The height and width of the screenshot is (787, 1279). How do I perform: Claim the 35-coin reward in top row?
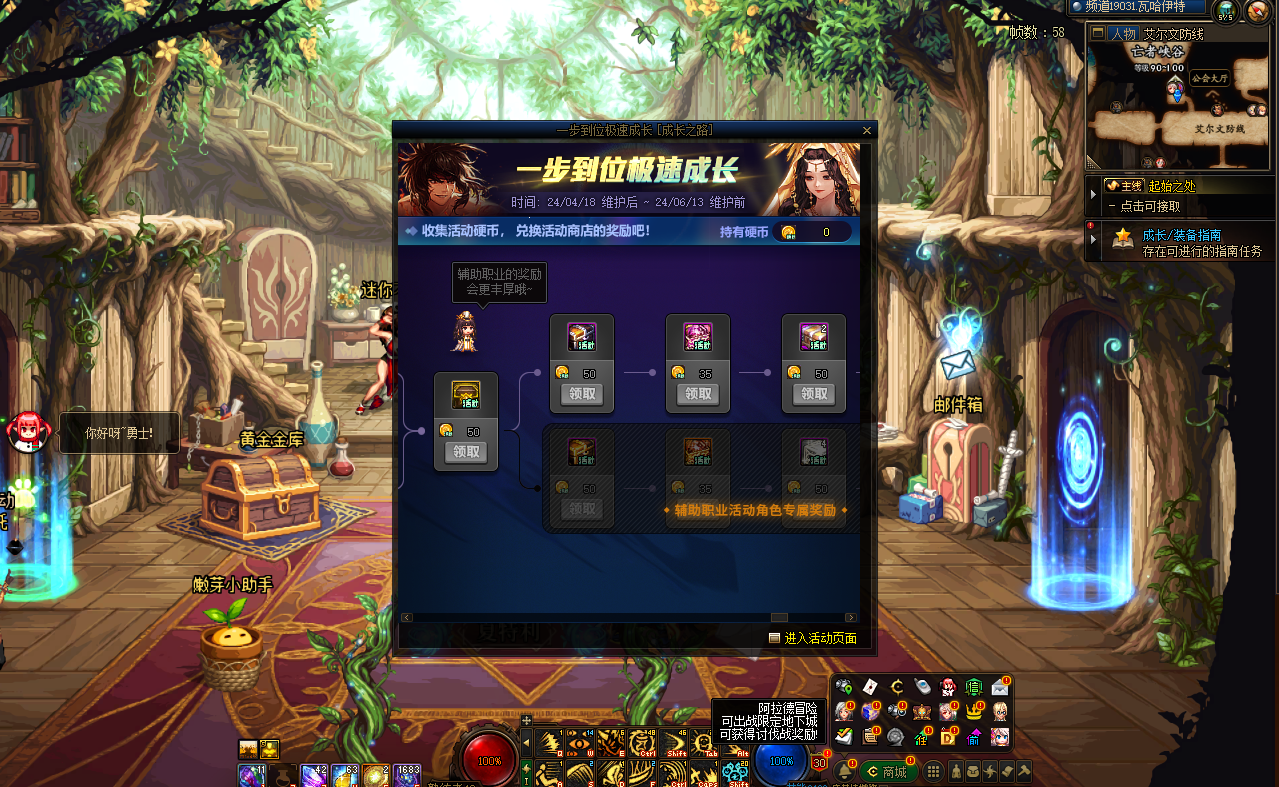698,394
